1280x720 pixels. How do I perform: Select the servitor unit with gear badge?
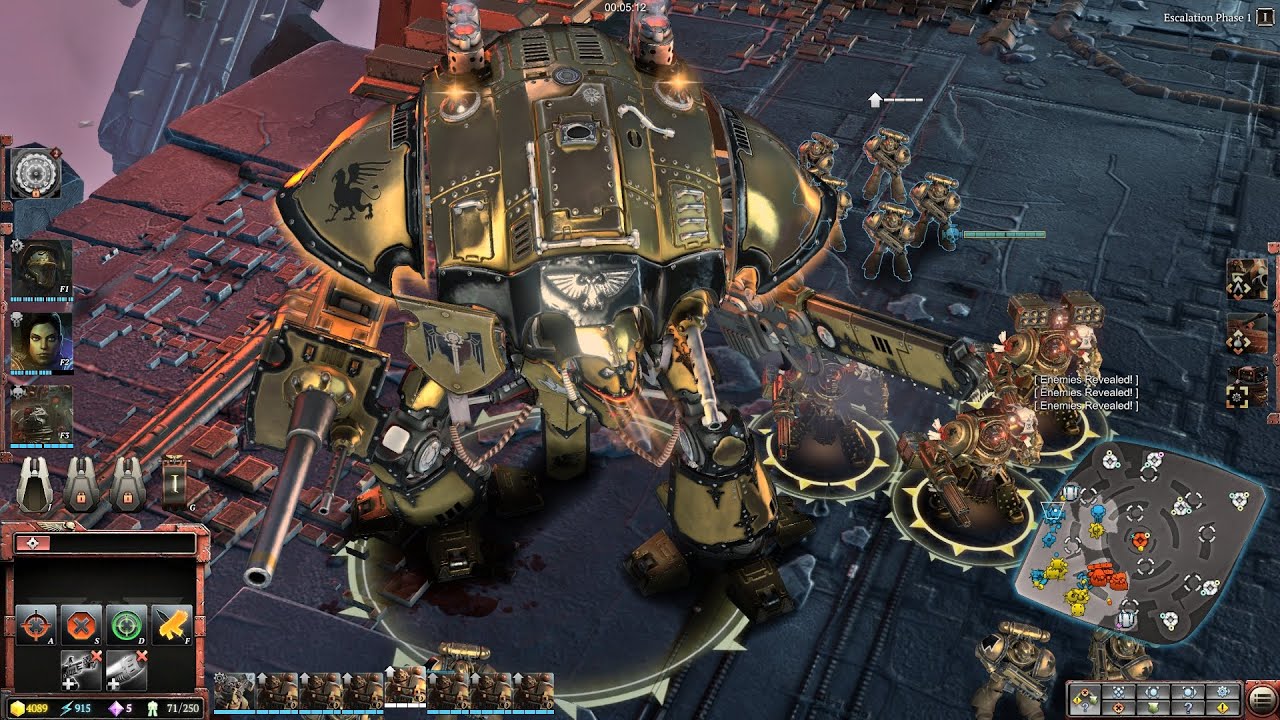click(233, 692)
